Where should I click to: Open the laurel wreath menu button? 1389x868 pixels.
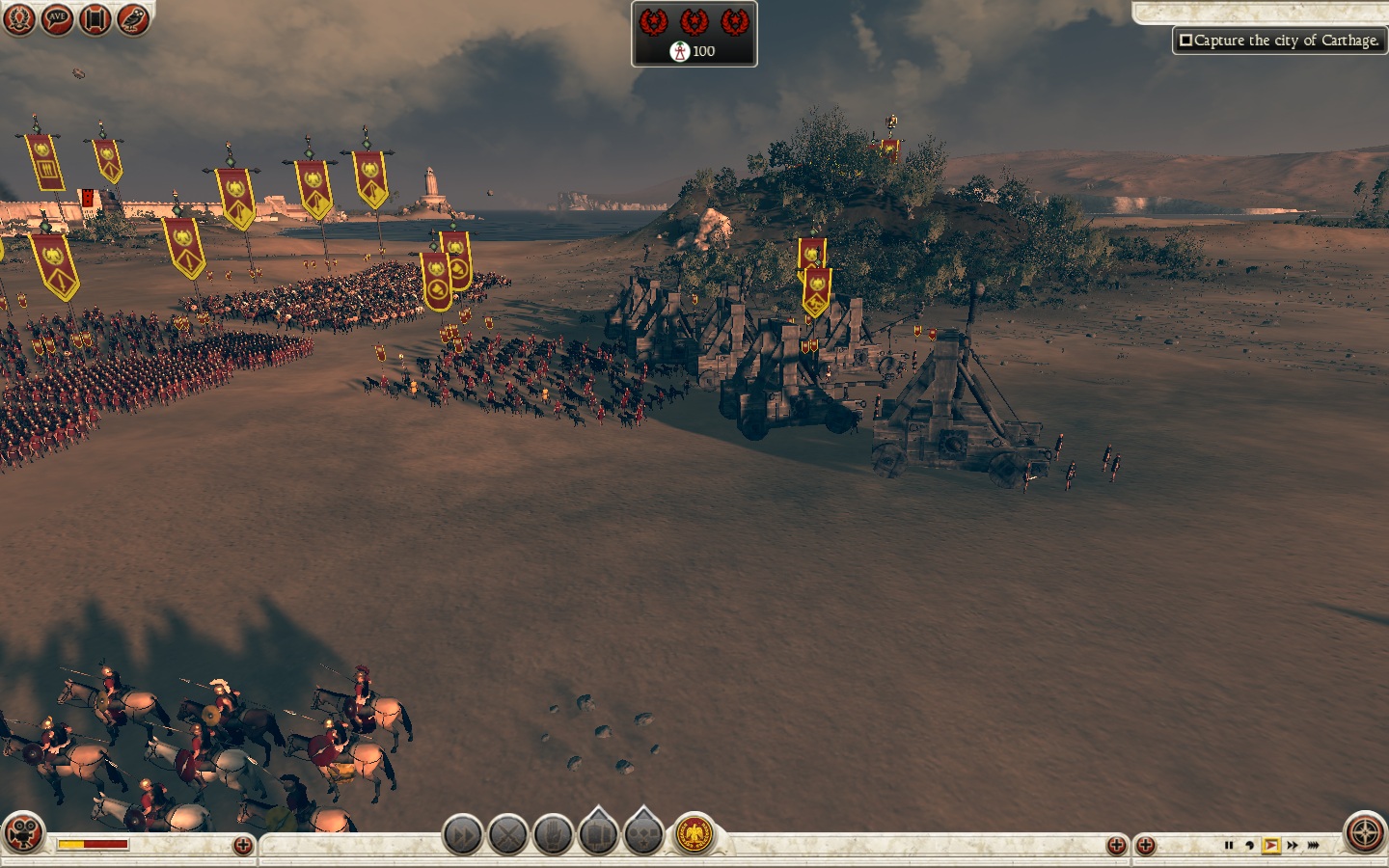(x=18, y=18)
